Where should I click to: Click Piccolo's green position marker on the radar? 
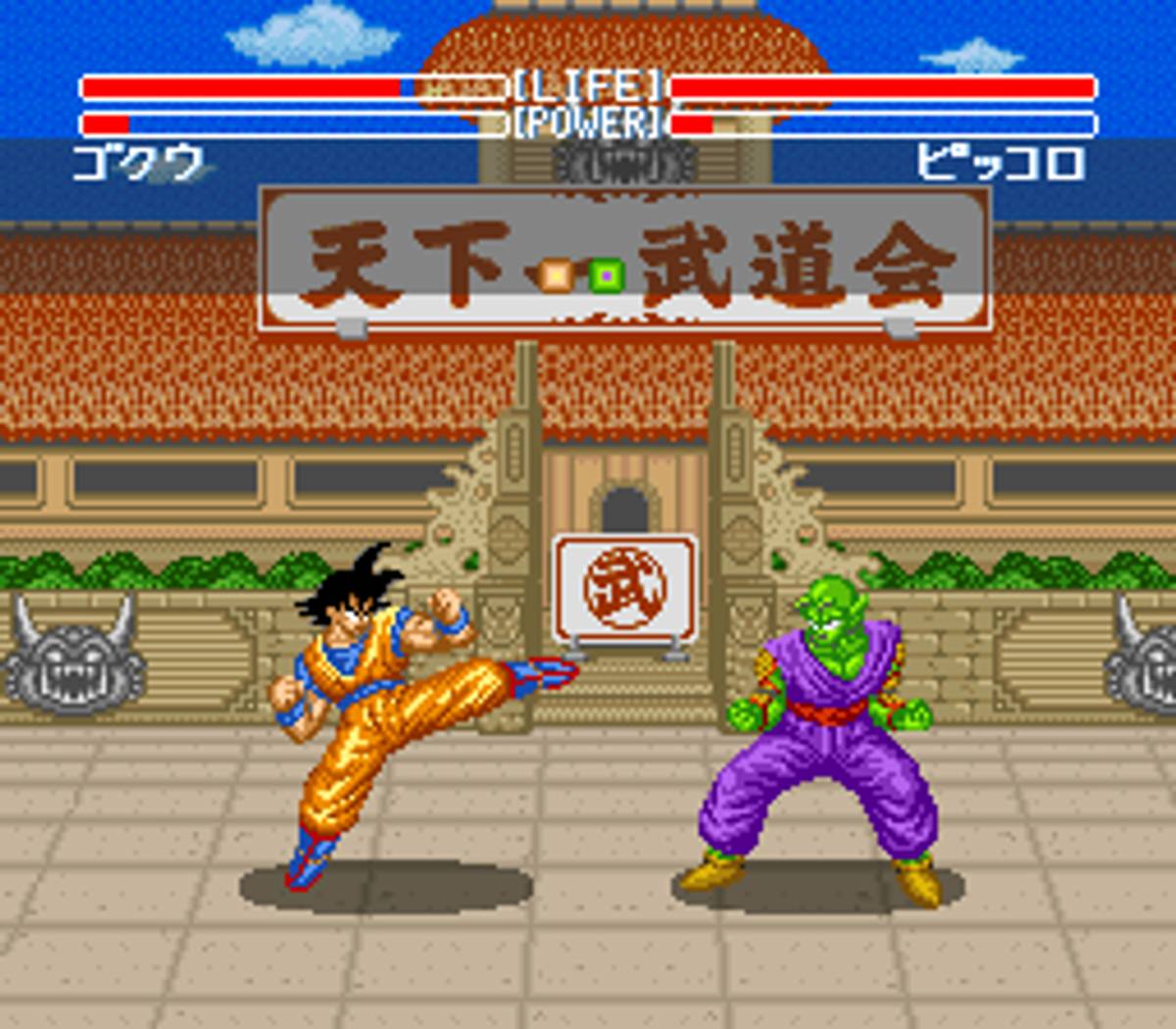(607, 276)
